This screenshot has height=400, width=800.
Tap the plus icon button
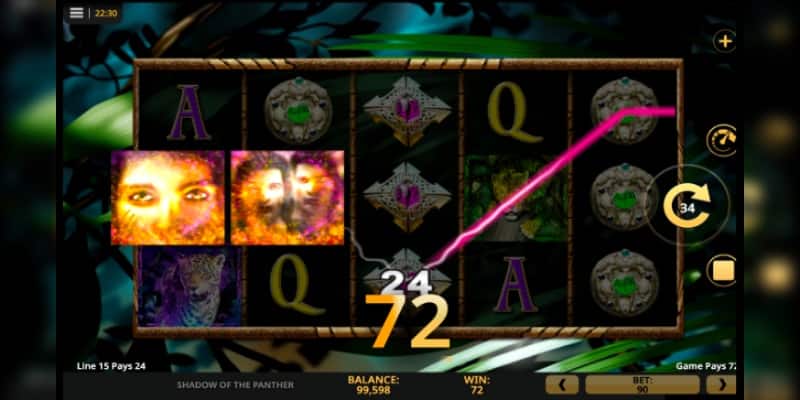725,42
